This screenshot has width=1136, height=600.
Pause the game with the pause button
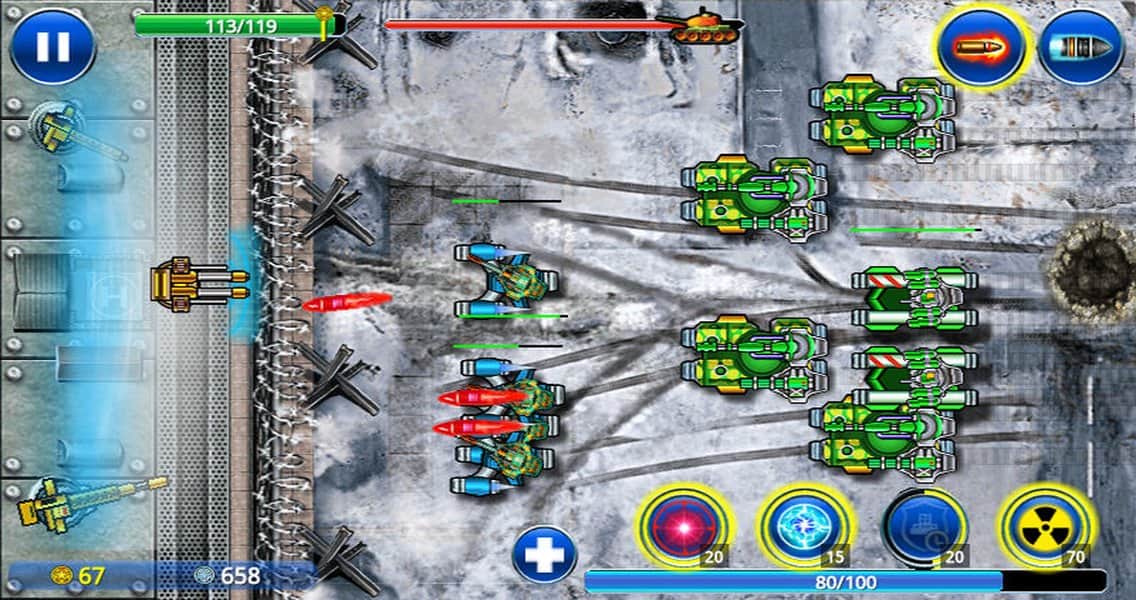coord(52,47)
